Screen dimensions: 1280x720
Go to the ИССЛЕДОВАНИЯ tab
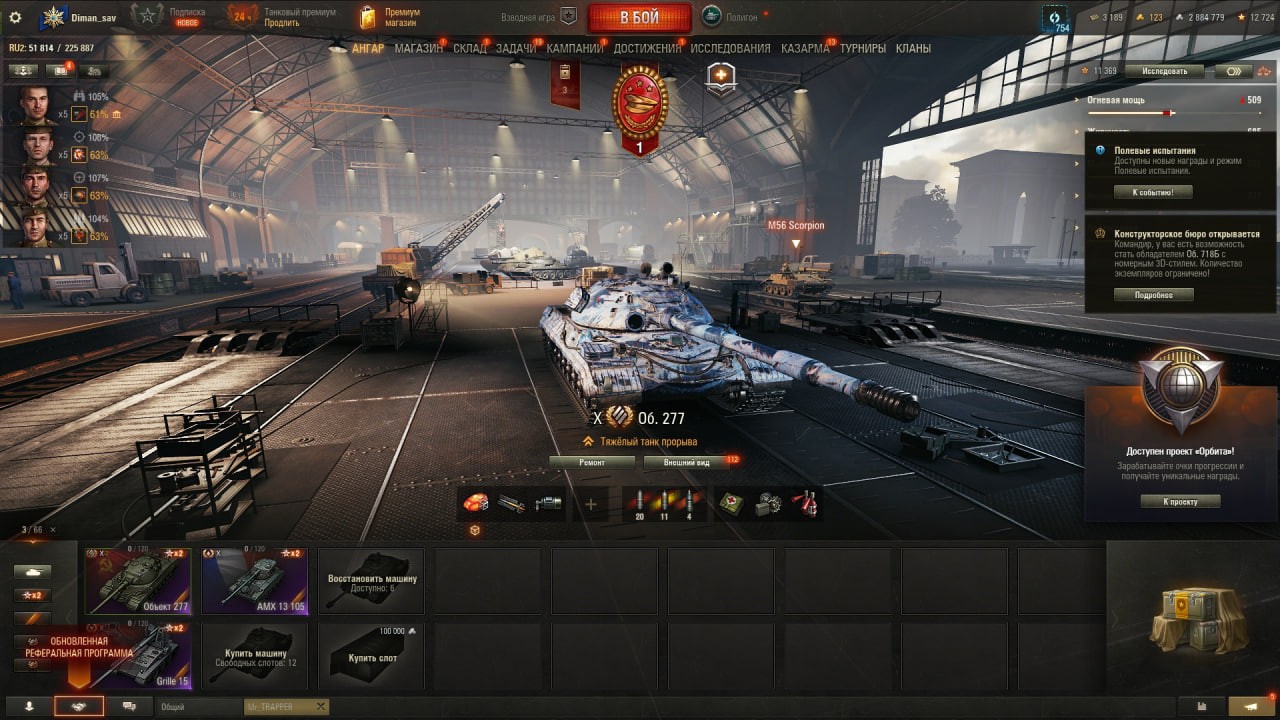(x=730, y=48)
